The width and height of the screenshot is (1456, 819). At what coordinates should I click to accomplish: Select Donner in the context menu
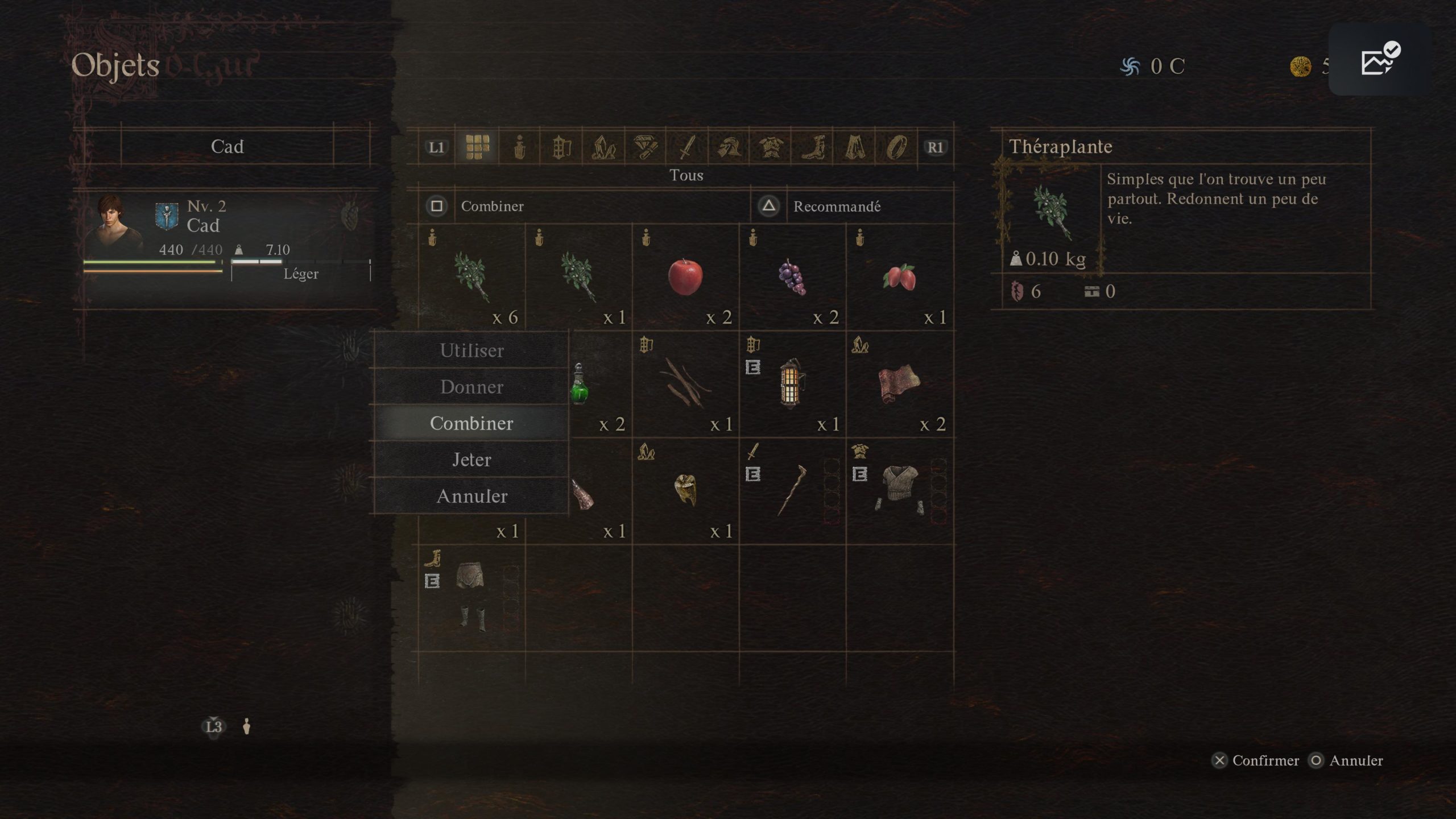click(471, 387)
